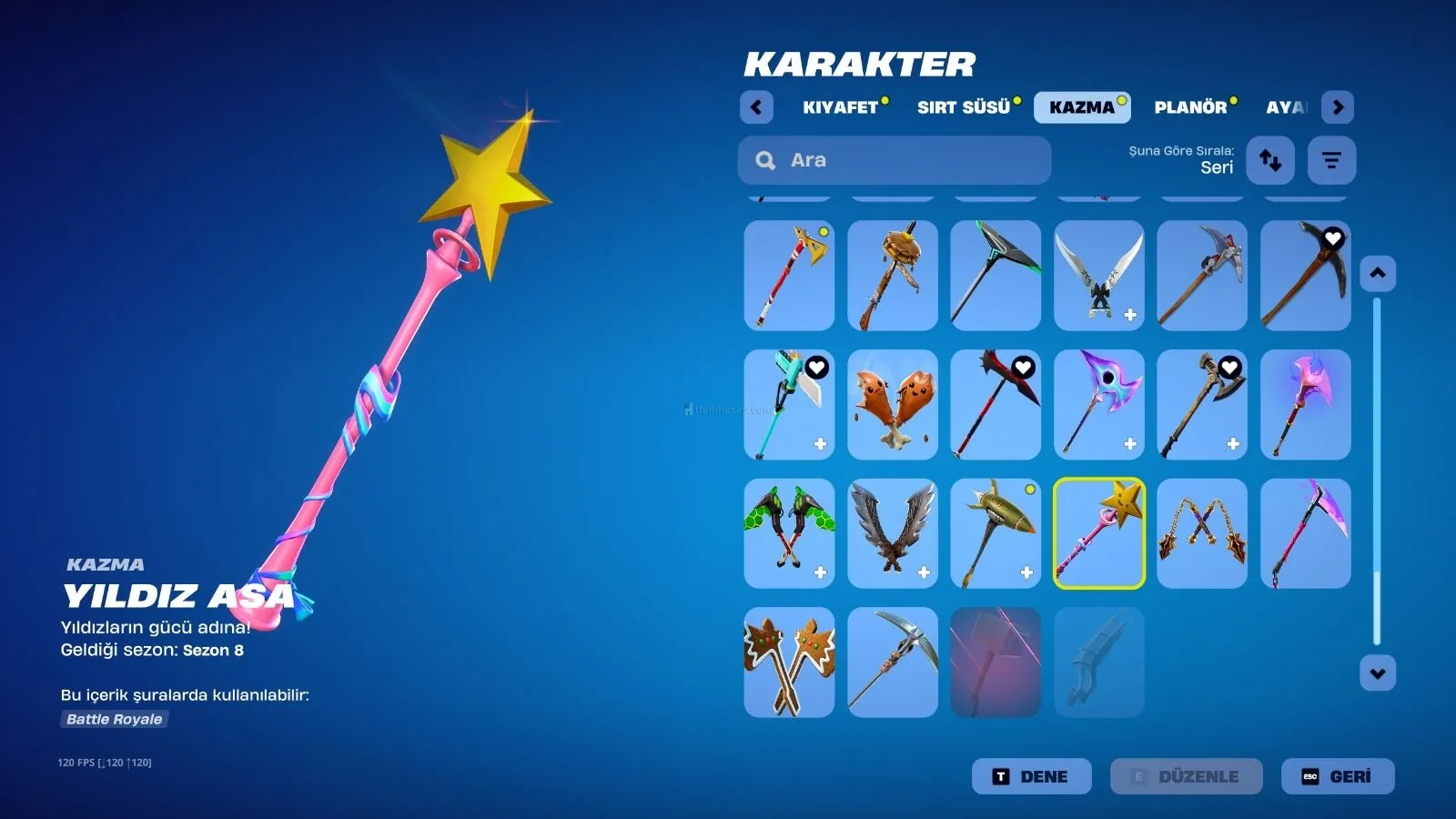Click the left arrow for previous tabs
The width and height of the screenshot is (1456, 819).
[x=756, y=107]
